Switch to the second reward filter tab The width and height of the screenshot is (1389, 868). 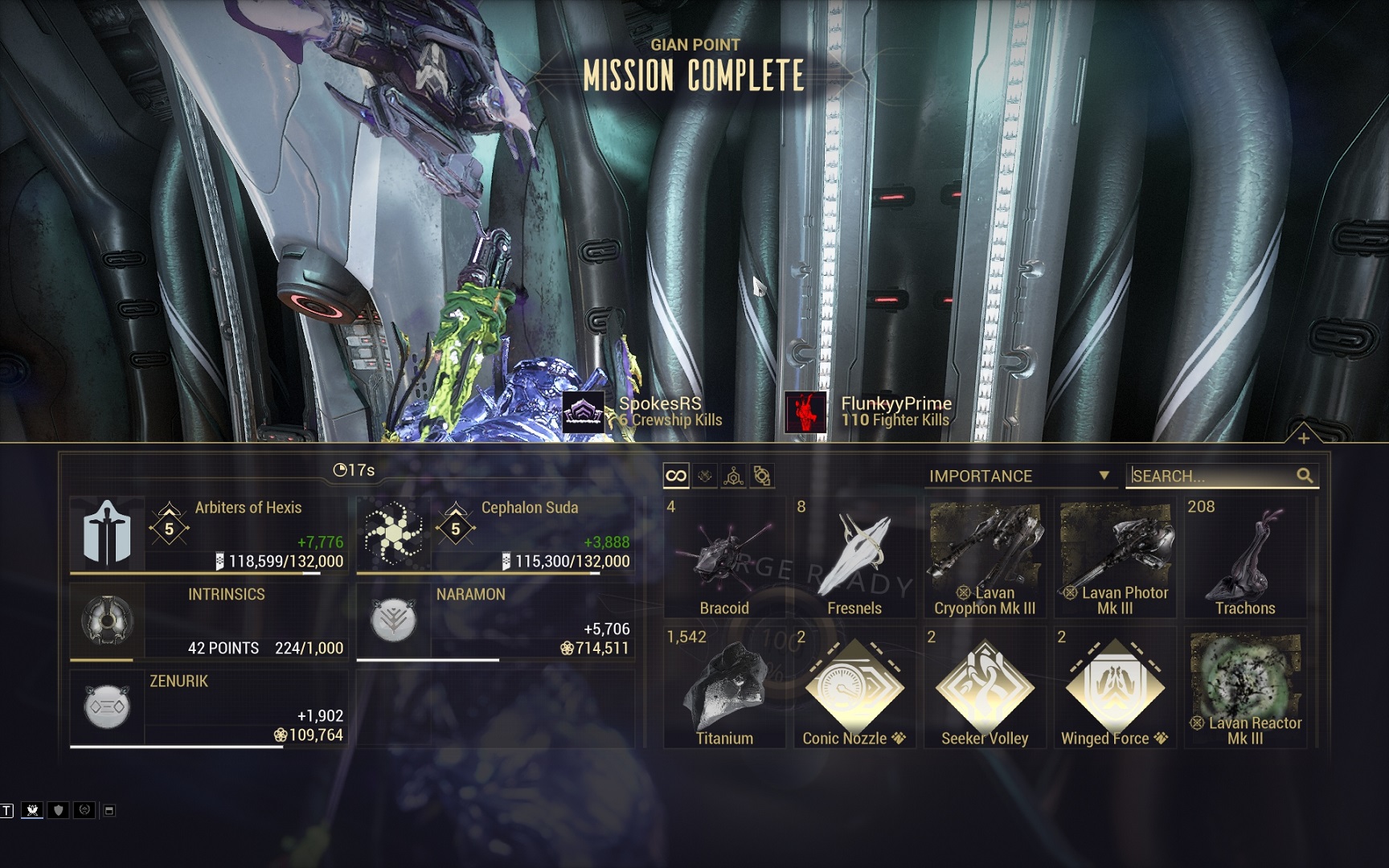[705, 476]
